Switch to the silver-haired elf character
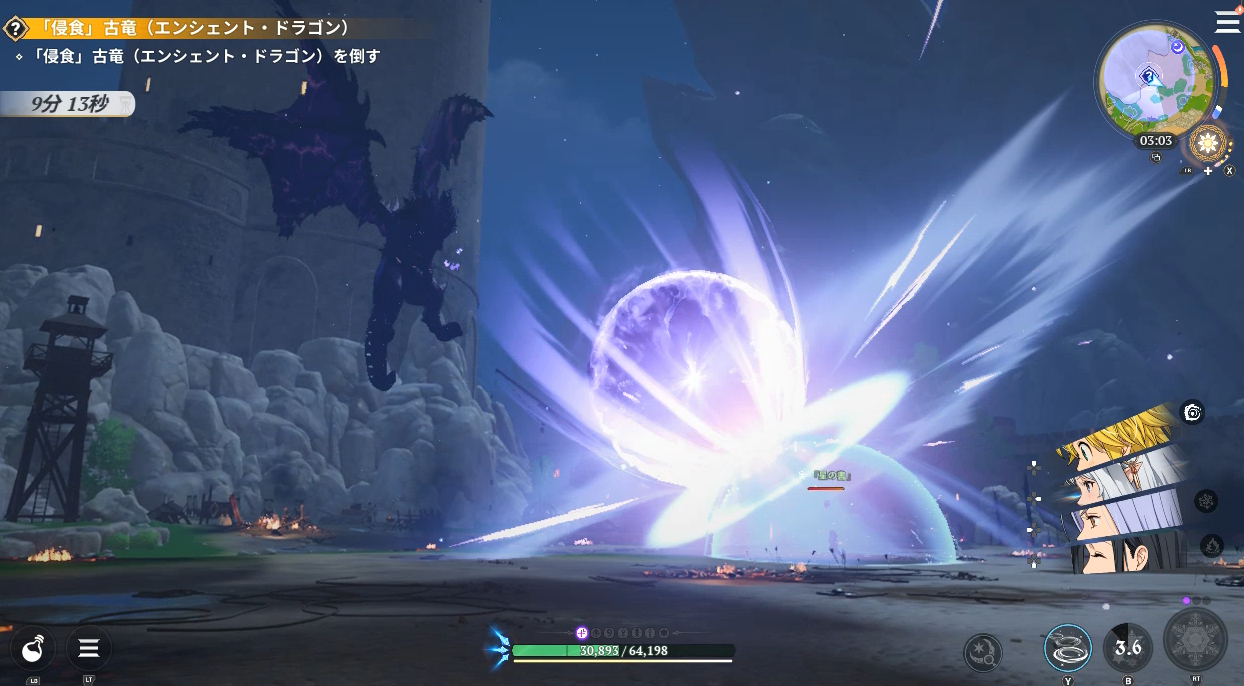The width and height of the screenshot is (1244, 686). pos(1120,478)
